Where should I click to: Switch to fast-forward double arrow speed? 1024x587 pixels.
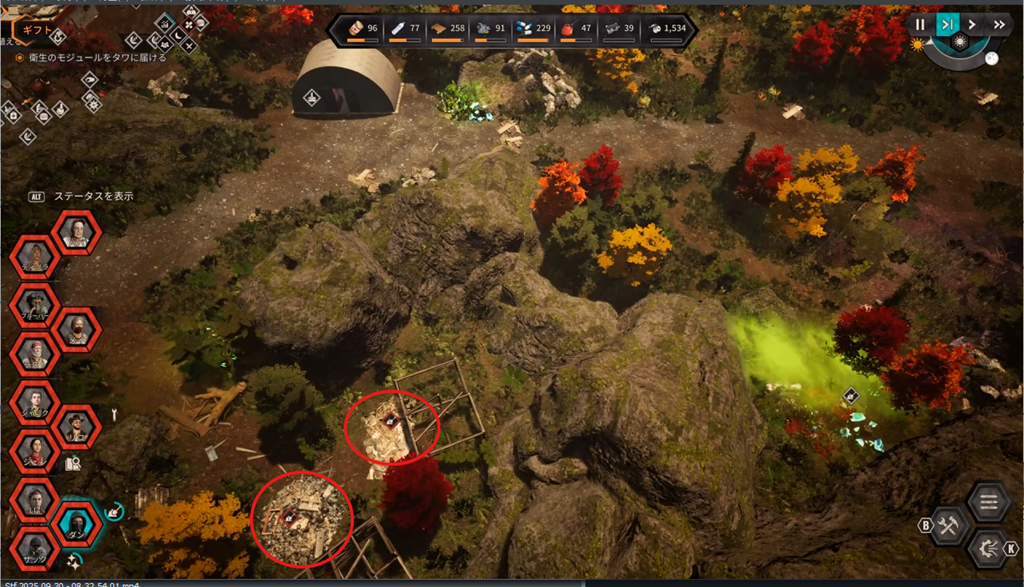(998, 24)
